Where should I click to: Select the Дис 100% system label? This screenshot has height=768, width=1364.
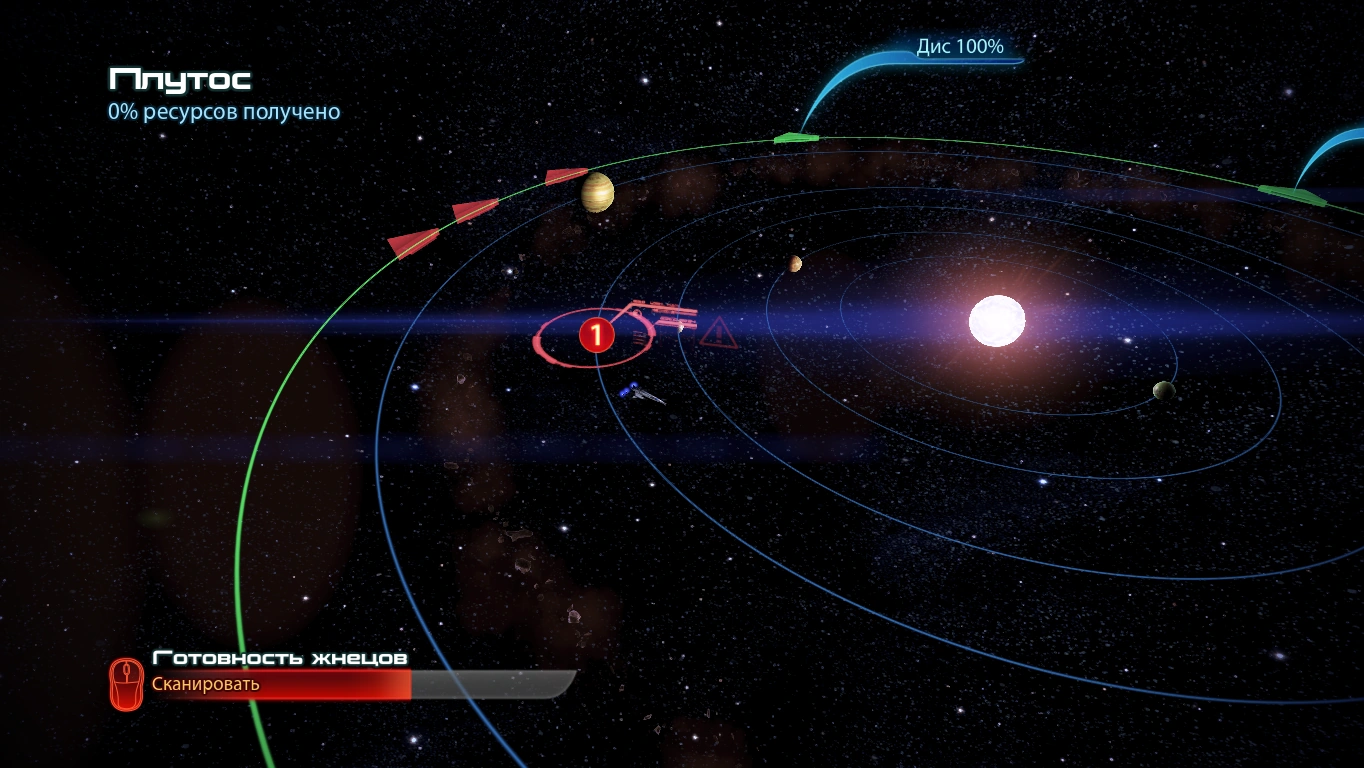(959, 47)
